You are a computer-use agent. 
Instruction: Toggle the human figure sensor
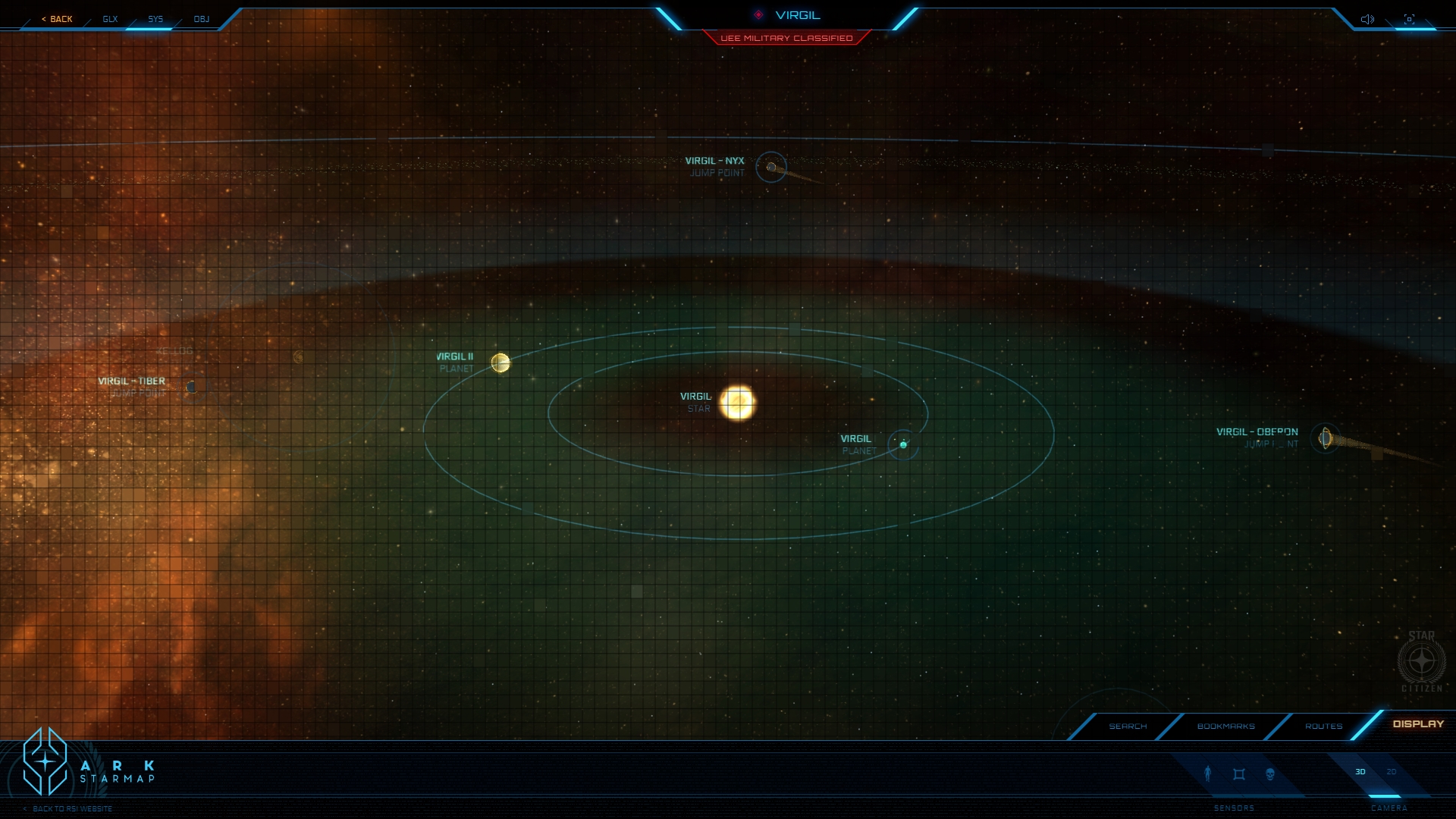(1208, 773)
